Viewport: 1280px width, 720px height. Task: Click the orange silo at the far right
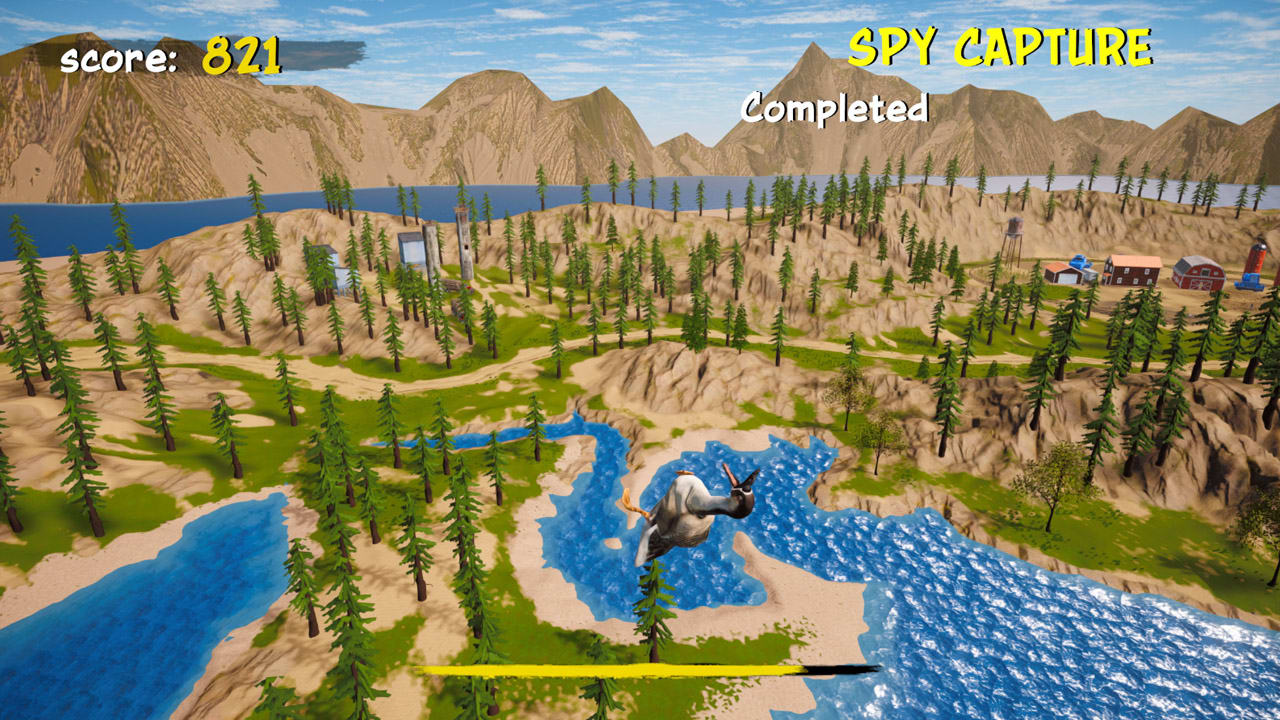tap(1256, 255)
